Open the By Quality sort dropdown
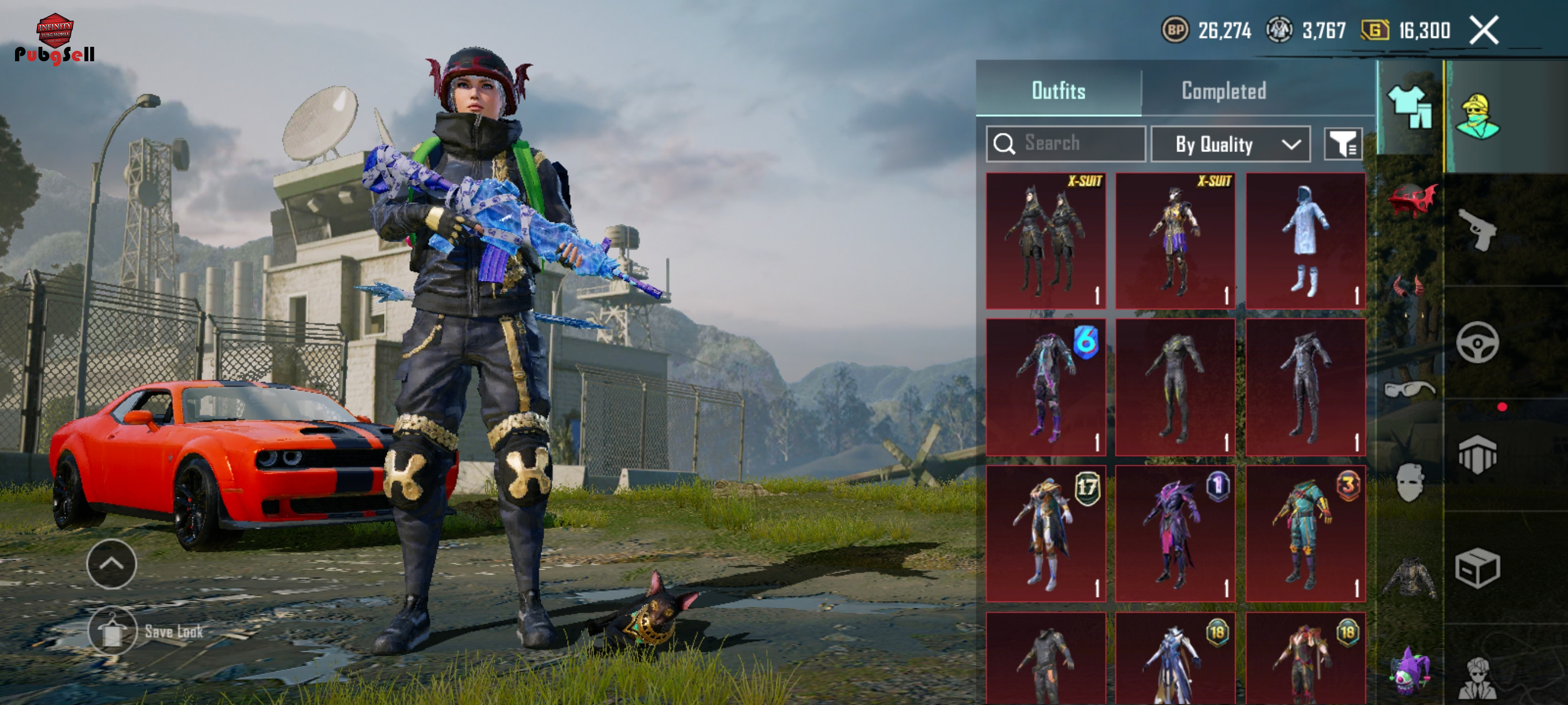This screenshot has width=1568, height=705. point(1230,144)
